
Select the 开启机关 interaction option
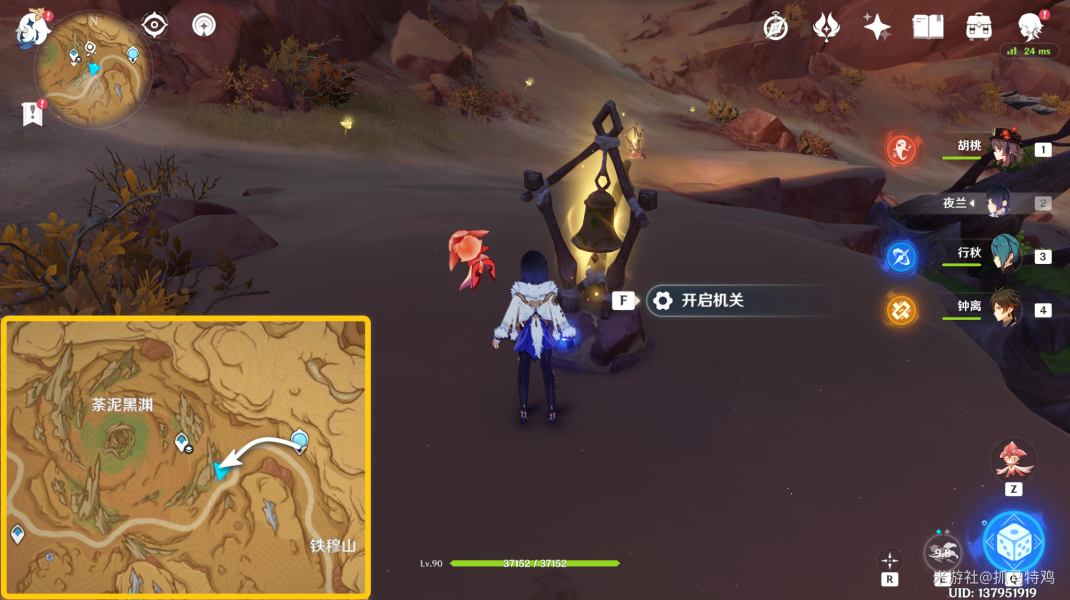click(712, 300)
